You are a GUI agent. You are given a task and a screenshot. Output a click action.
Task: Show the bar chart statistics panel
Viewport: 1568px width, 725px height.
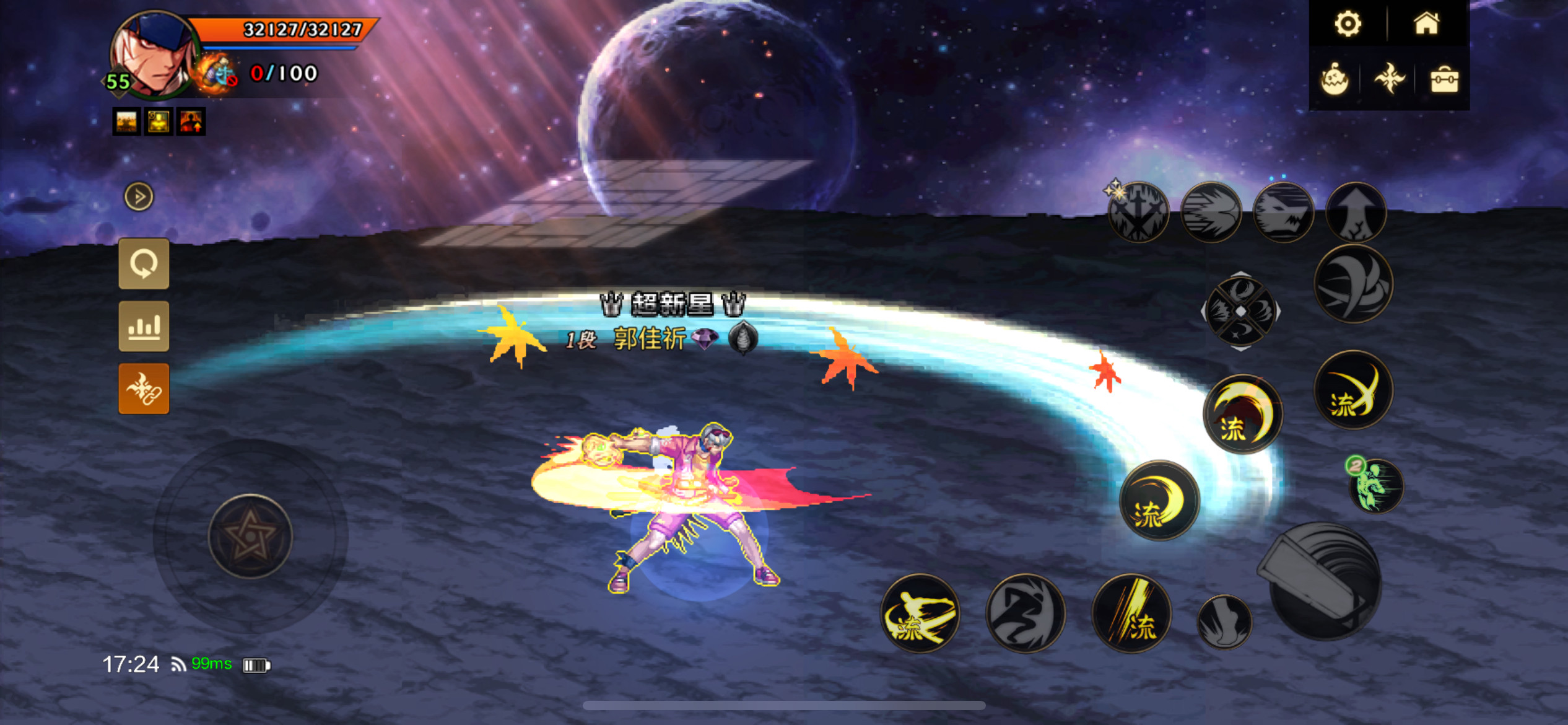[x=144, y=327]
